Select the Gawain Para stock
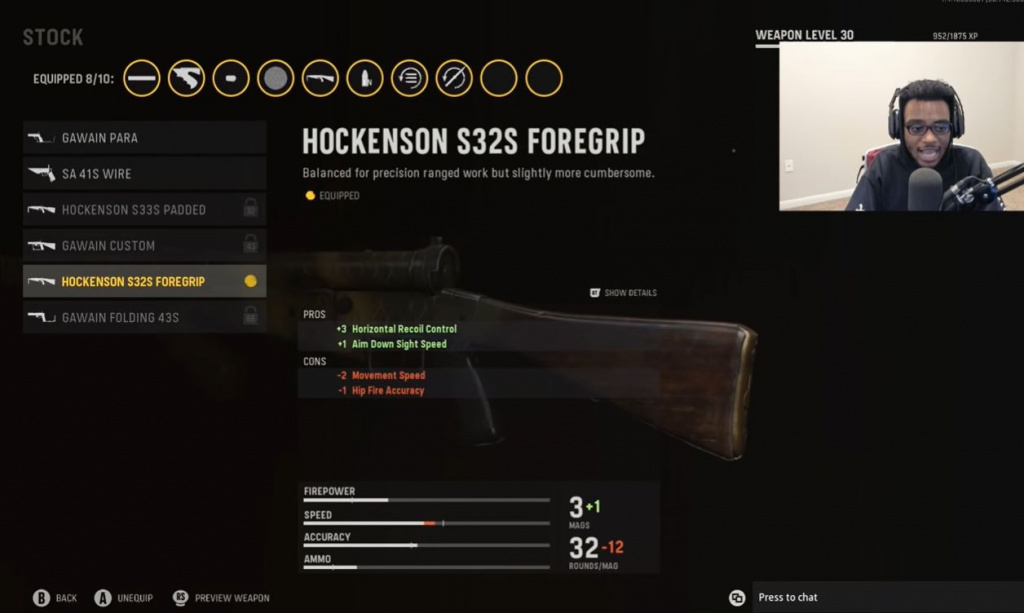1024x613 pixels. tap(144, 138)
